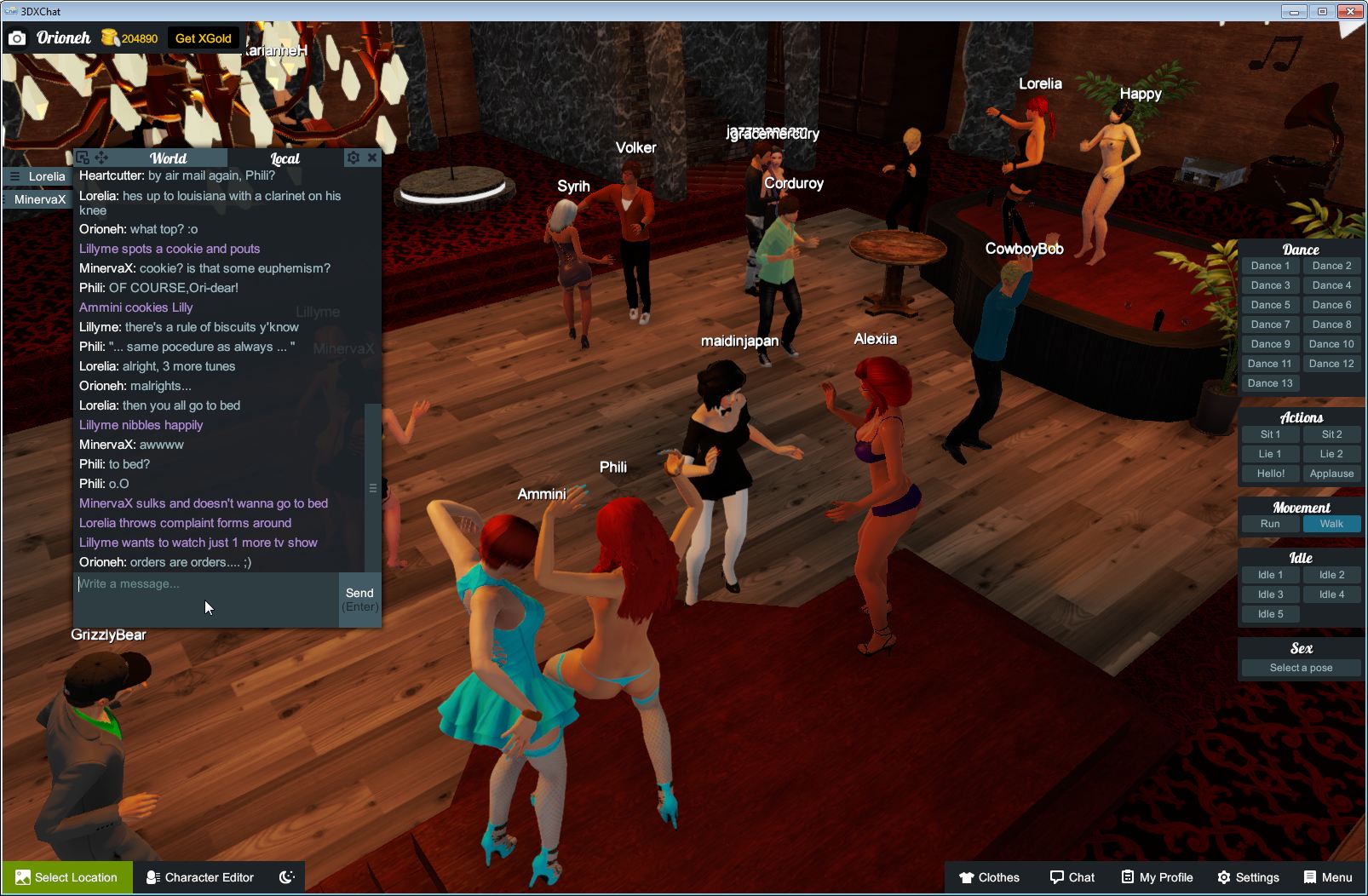Switch movement mode to Run
This screenshot has width=1368, height=896.
point(1270,524)
